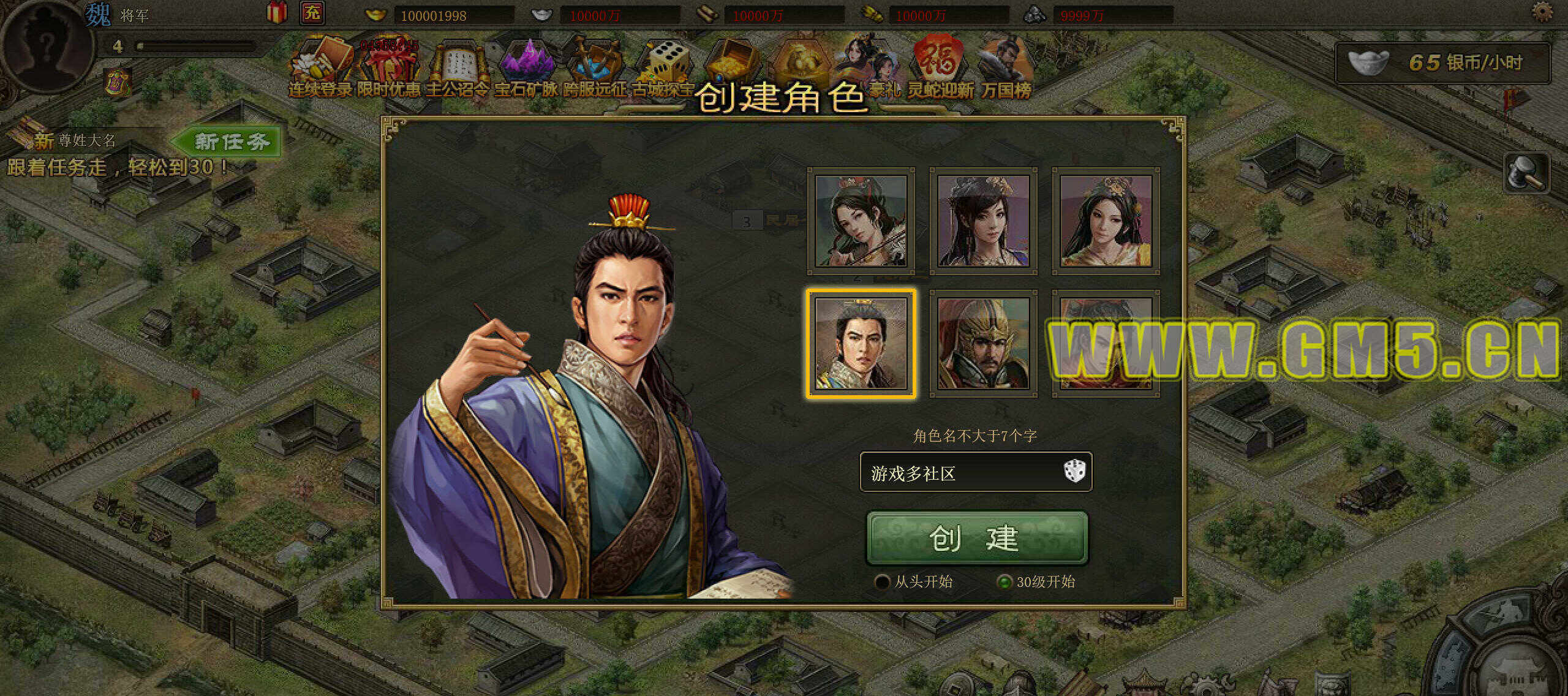The width and height of the screenshot is (1568, 696).
Task: Open settings via the gear icon
Action: (1542, 12)
